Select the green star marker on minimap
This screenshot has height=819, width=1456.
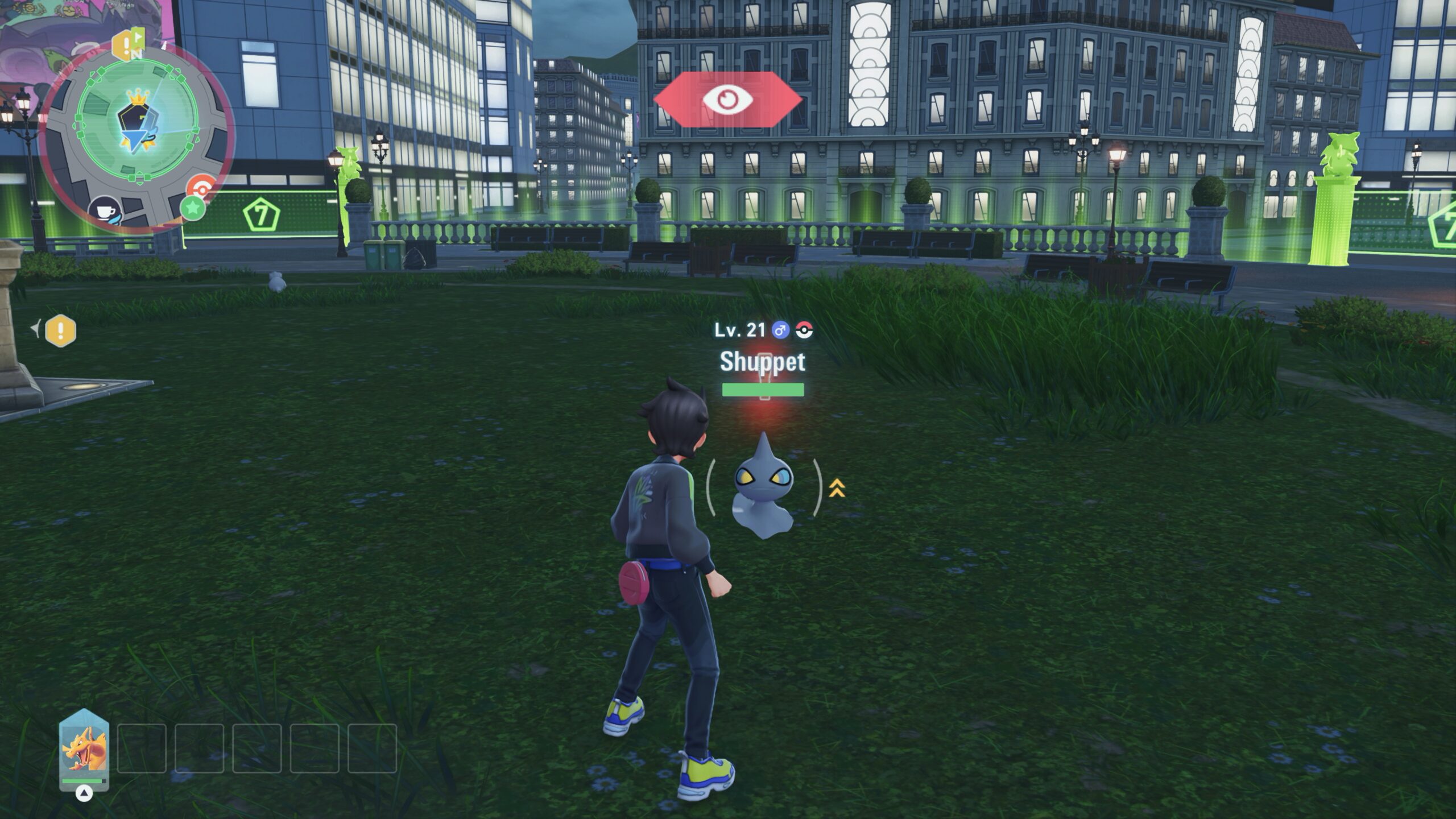[x=193, y=208]
